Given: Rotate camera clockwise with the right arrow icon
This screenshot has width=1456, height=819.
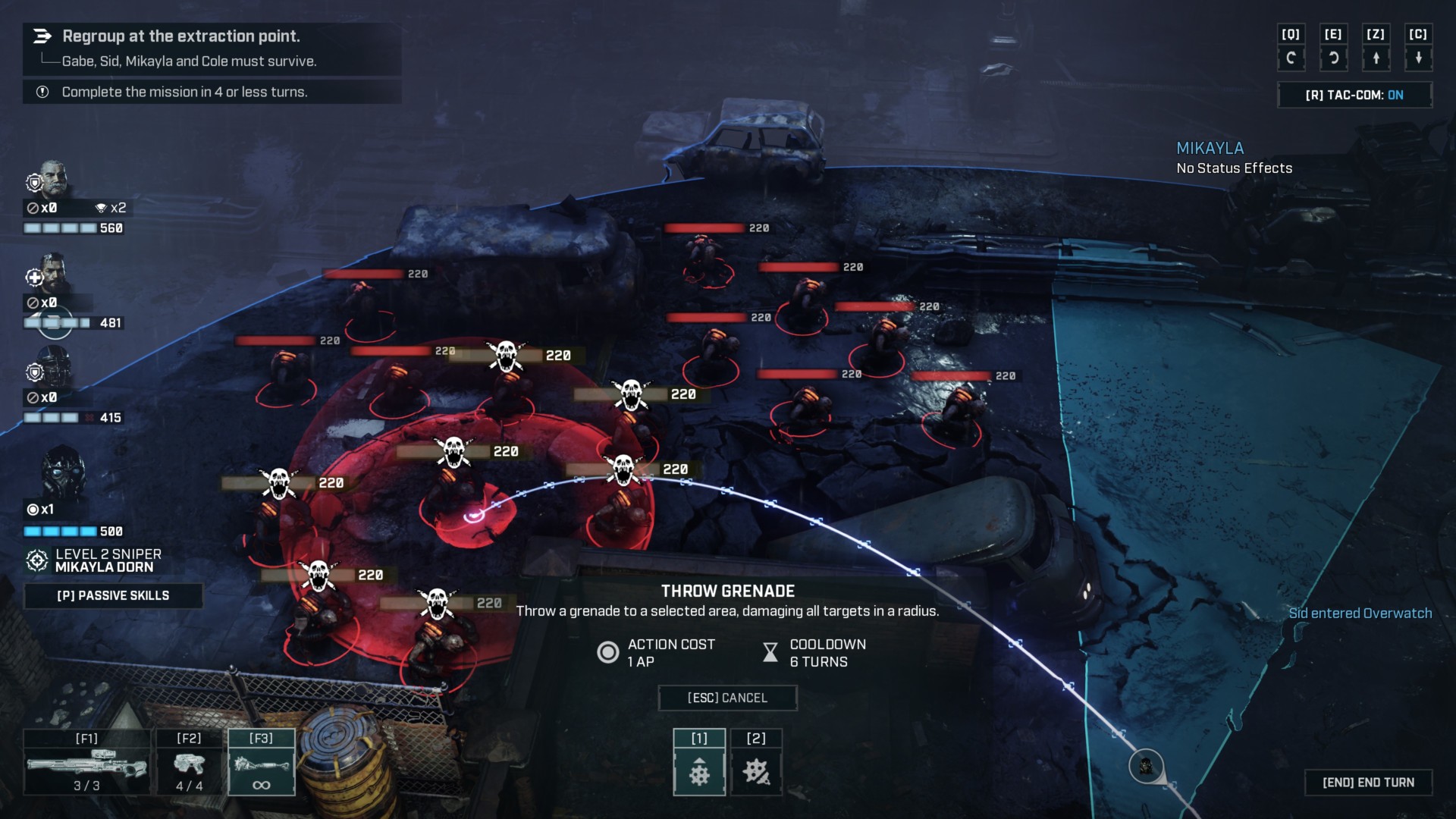Looking at the screenshot, I should pos(1333,58).
